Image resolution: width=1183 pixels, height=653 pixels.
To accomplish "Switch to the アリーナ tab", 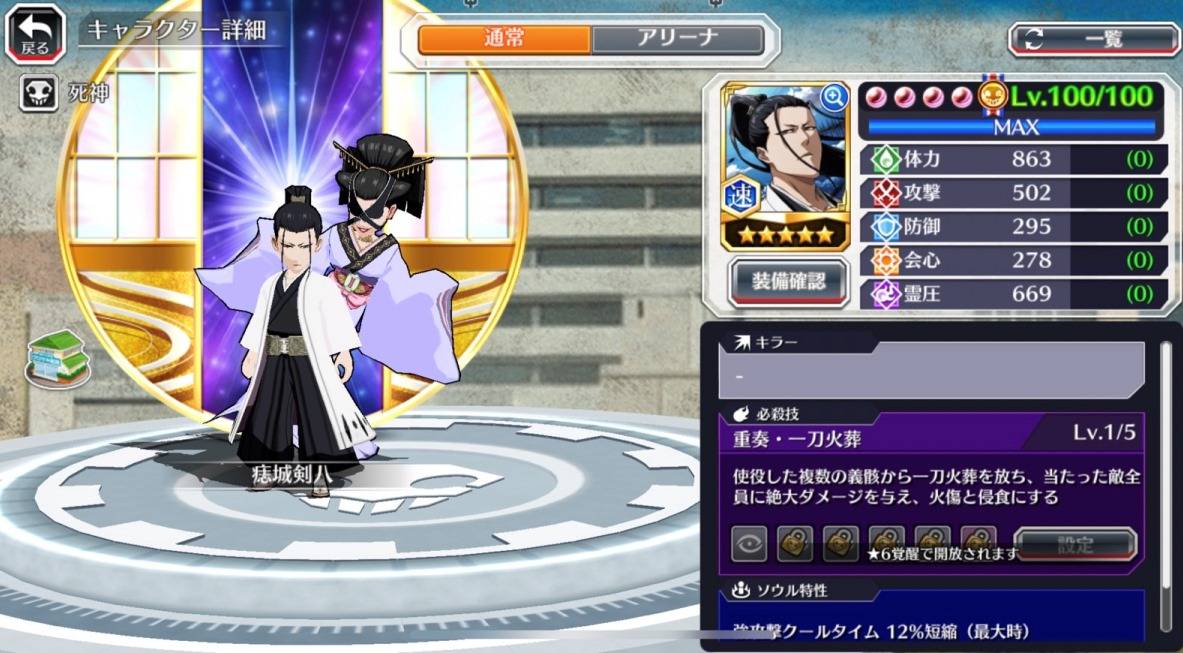I will point(677,39).
